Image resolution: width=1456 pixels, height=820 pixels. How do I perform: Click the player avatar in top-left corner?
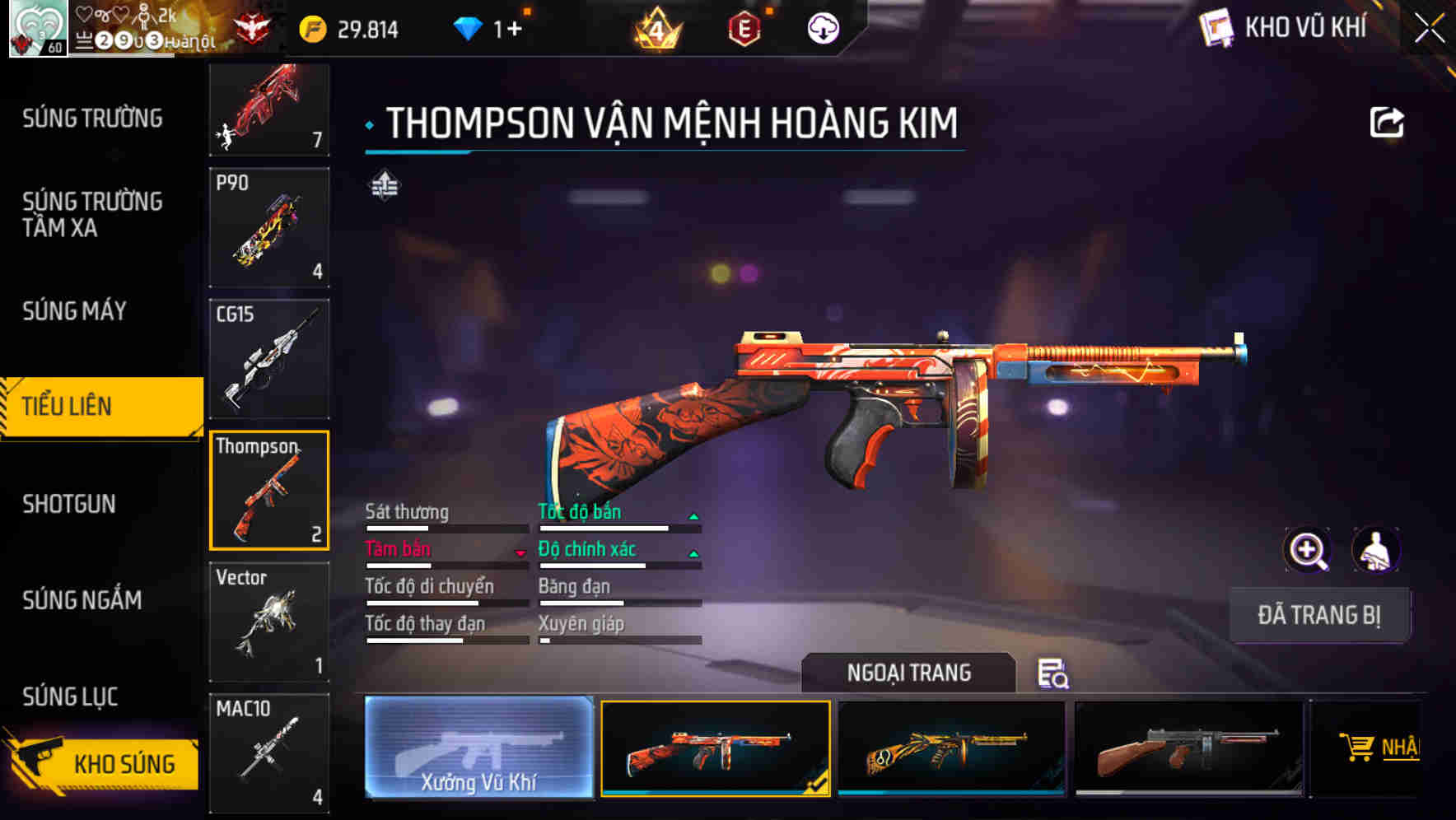pyautogui.click(x=37, y=27)
